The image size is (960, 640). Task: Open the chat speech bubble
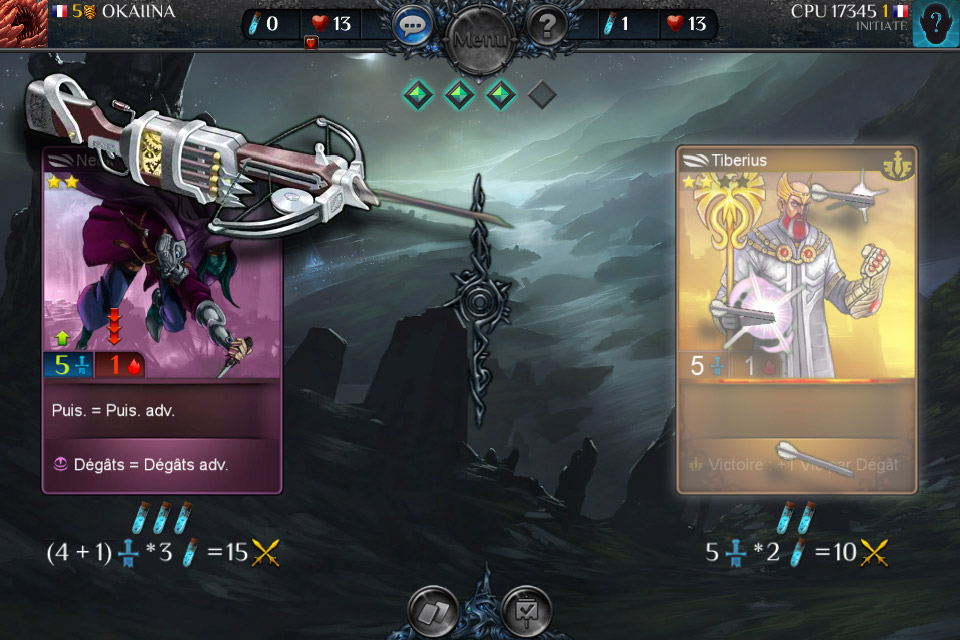point(412,25)
